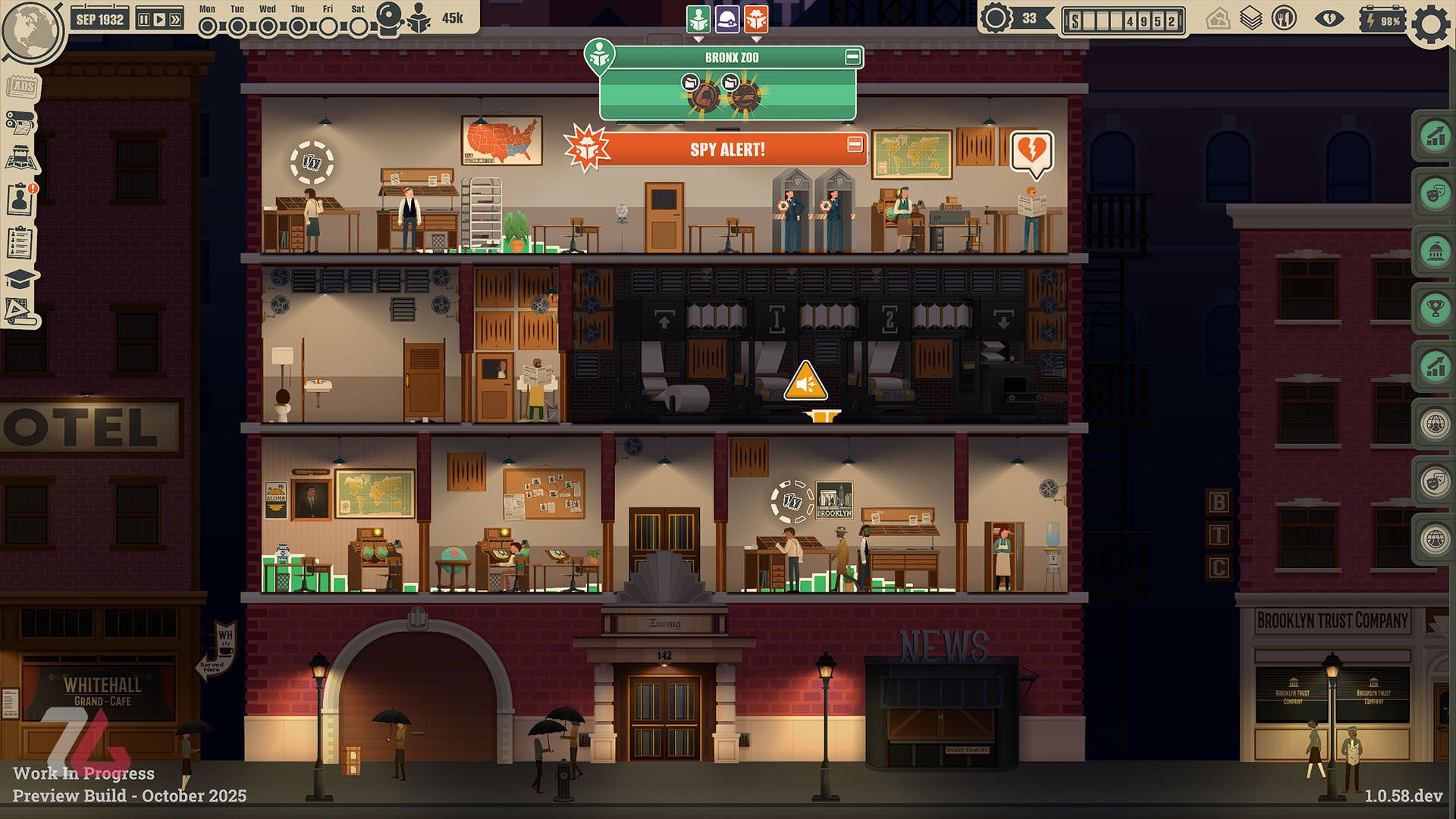The width and height of the screenshot is (1456, 819).
Task: Open the graduation cap training menu
Action: coord(20,278)
